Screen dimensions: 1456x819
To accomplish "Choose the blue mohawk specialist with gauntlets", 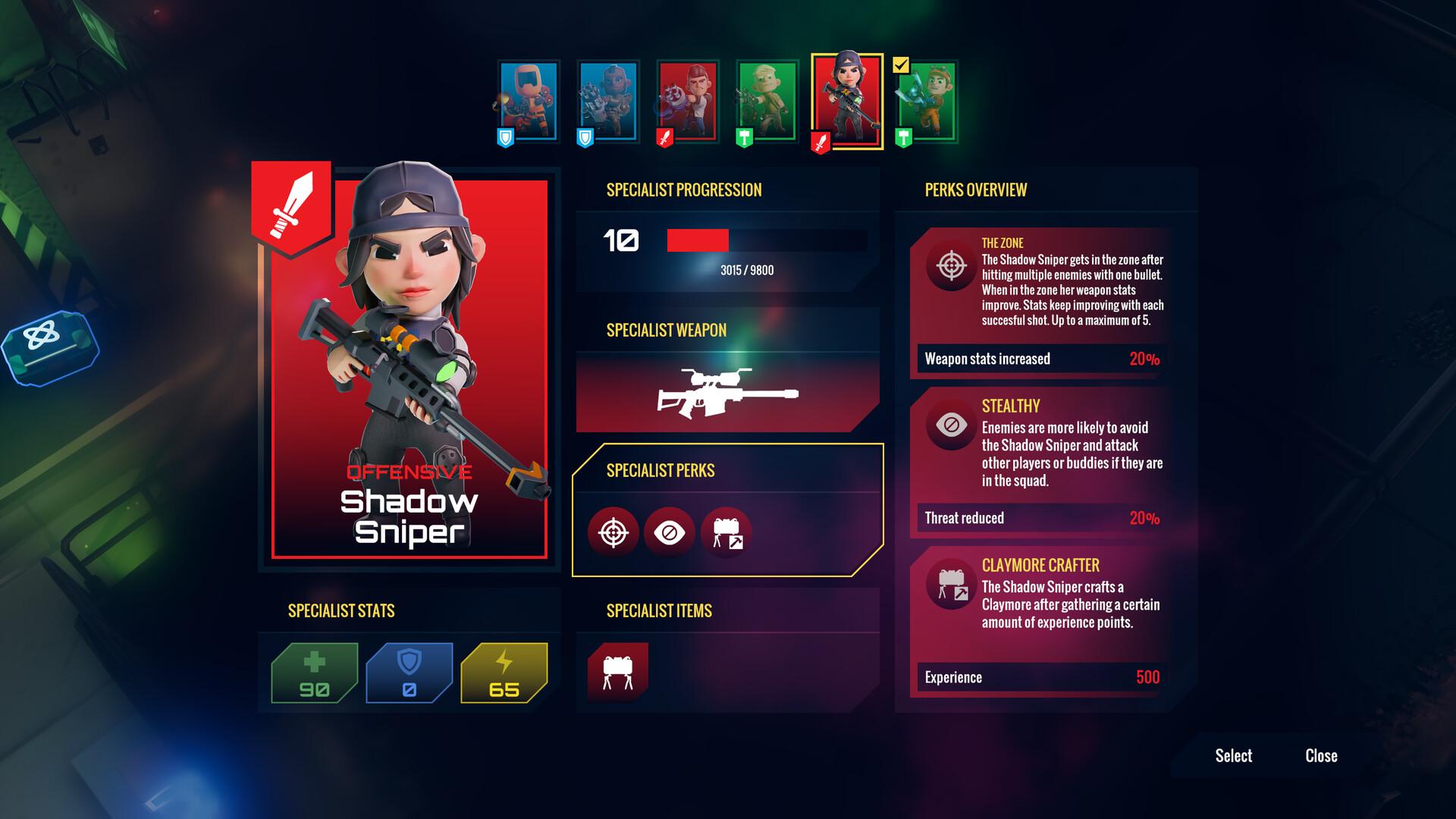I will pyautogui.click(x=608, y=102).
